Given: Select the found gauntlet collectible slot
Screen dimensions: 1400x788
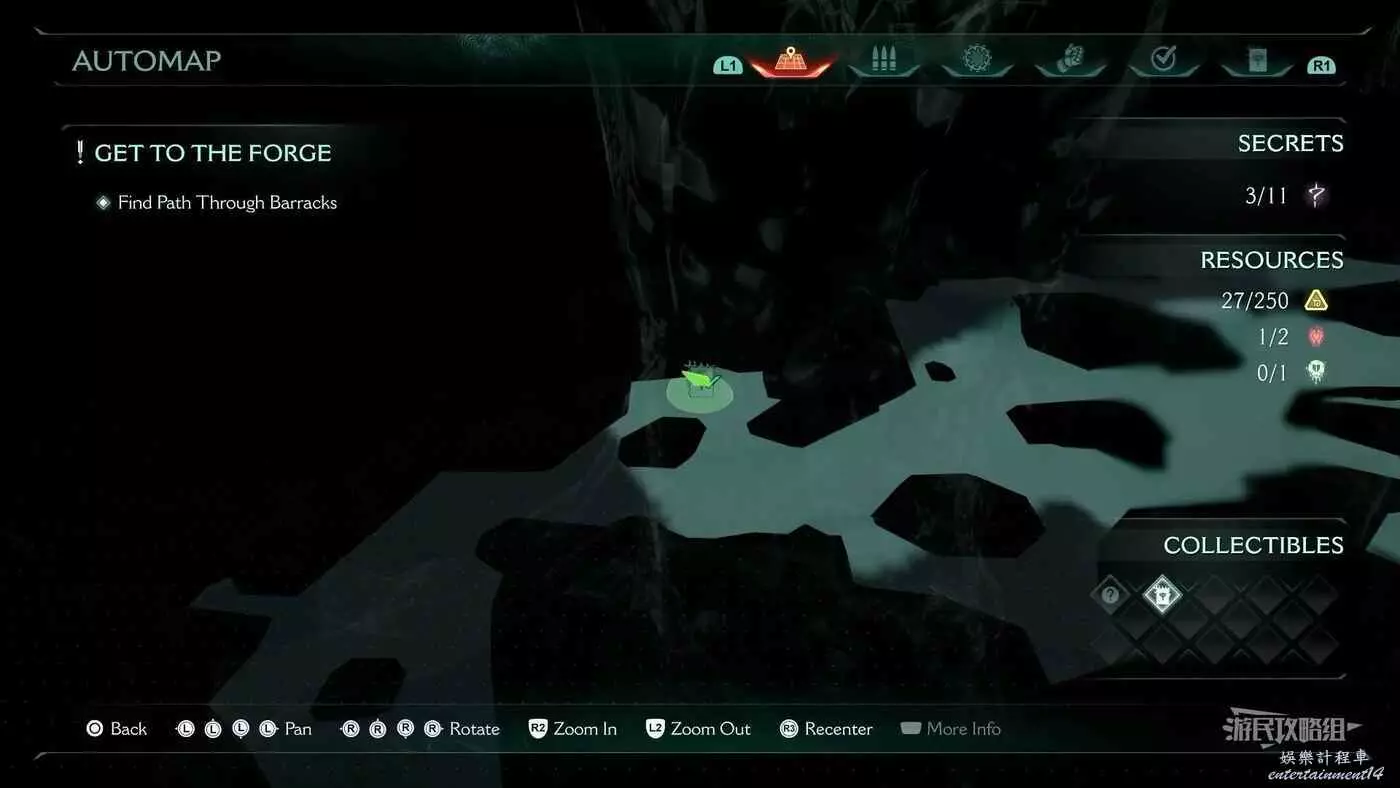Looking at the screenshot, I should (x=1162, y=595).
